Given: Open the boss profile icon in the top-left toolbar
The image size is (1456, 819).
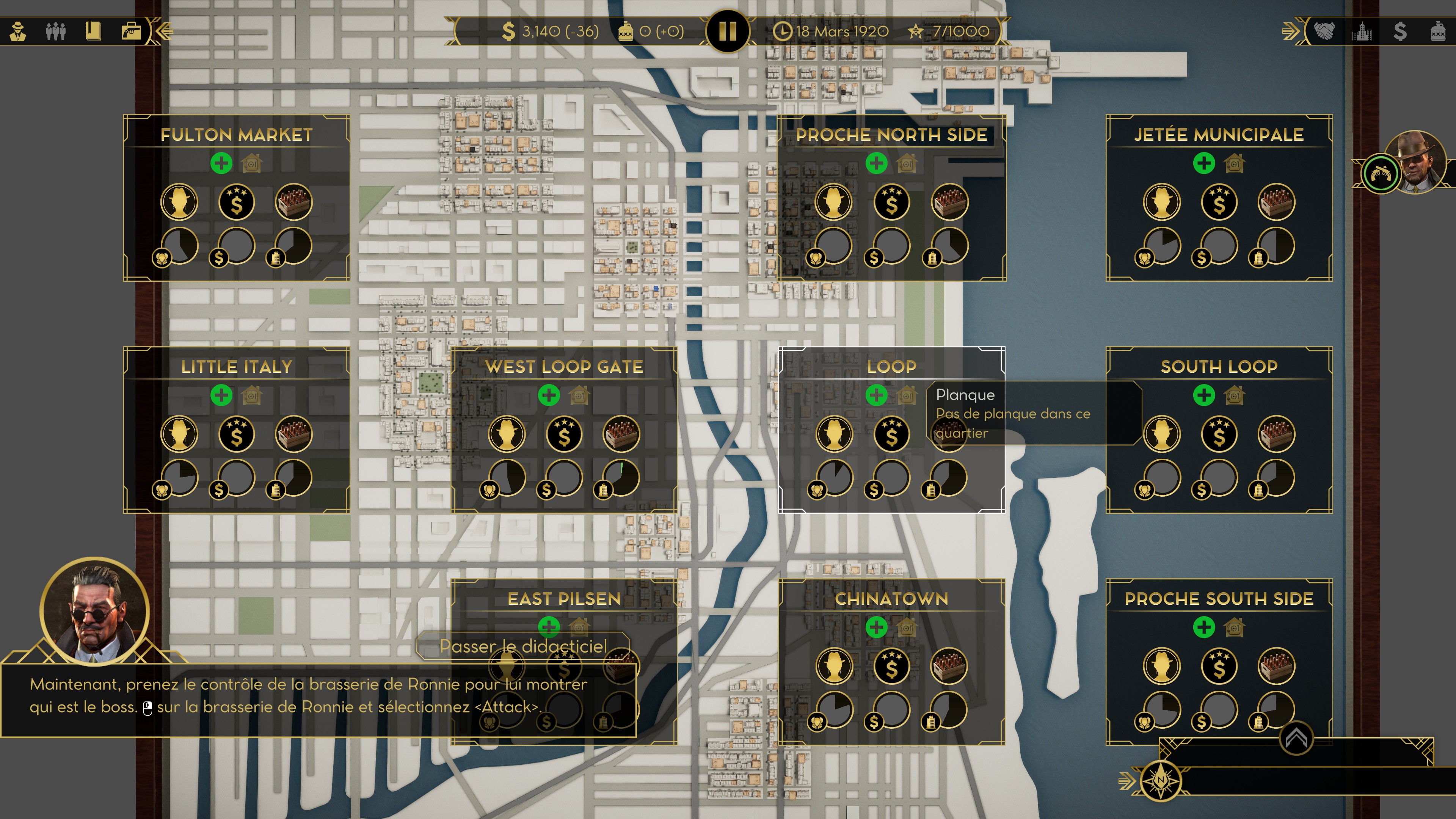Looking at the screenshot, I should click(18, 31).
